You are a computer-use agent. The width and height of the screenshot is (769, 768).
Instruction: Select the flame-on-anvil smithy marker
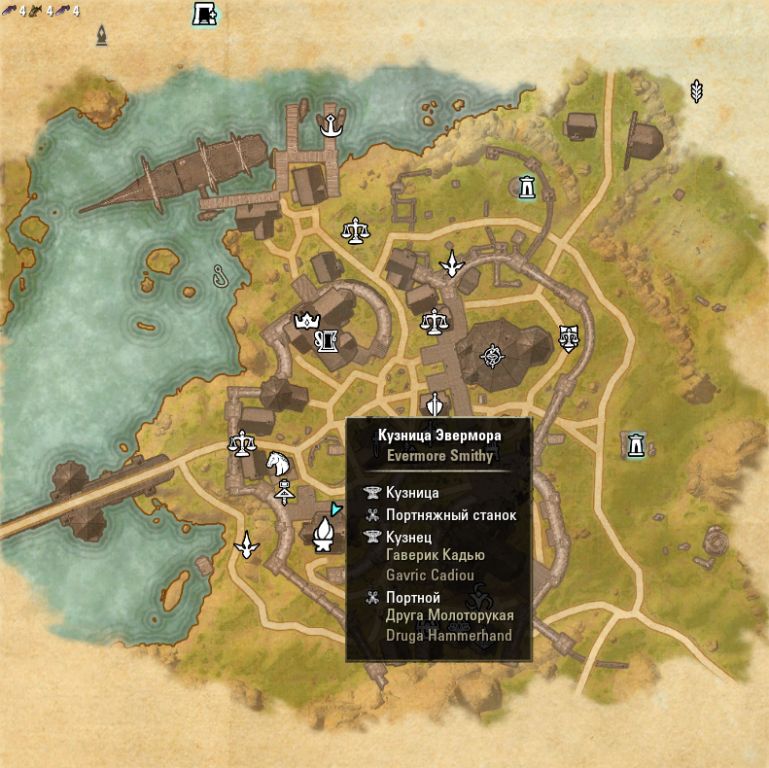click(x=322, y=534)
